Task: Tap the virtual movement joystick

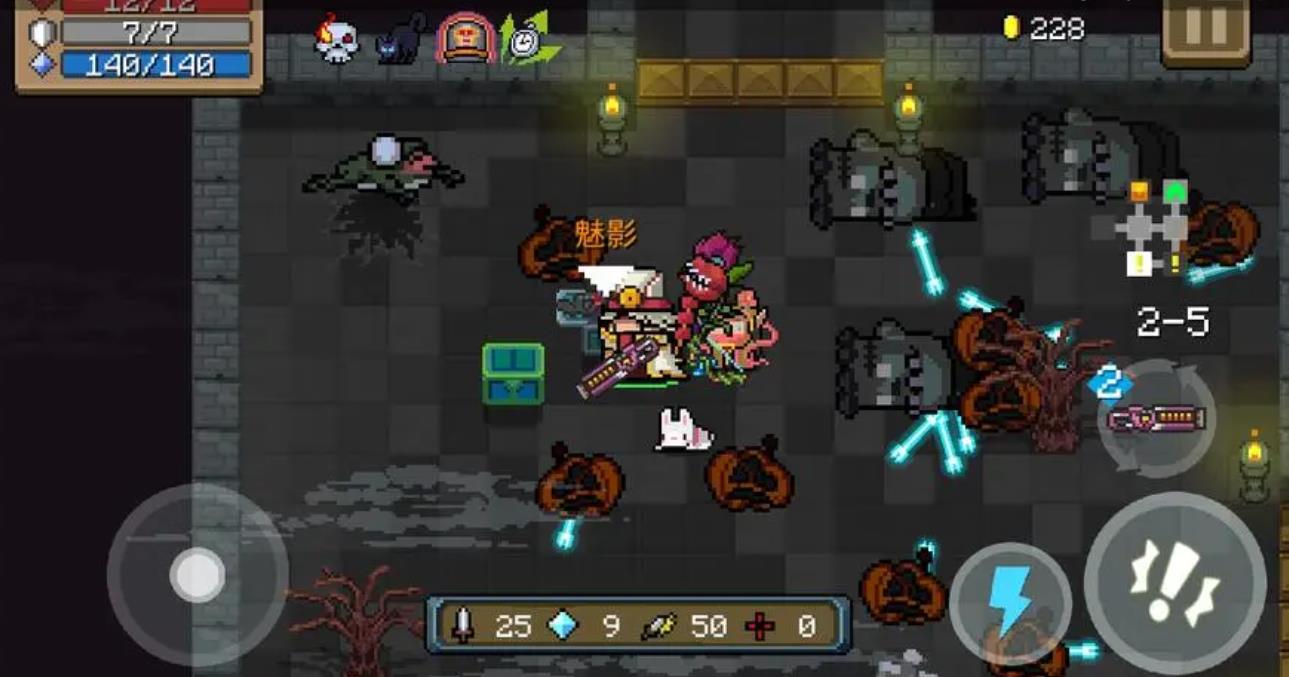Action: coord(197,574)
